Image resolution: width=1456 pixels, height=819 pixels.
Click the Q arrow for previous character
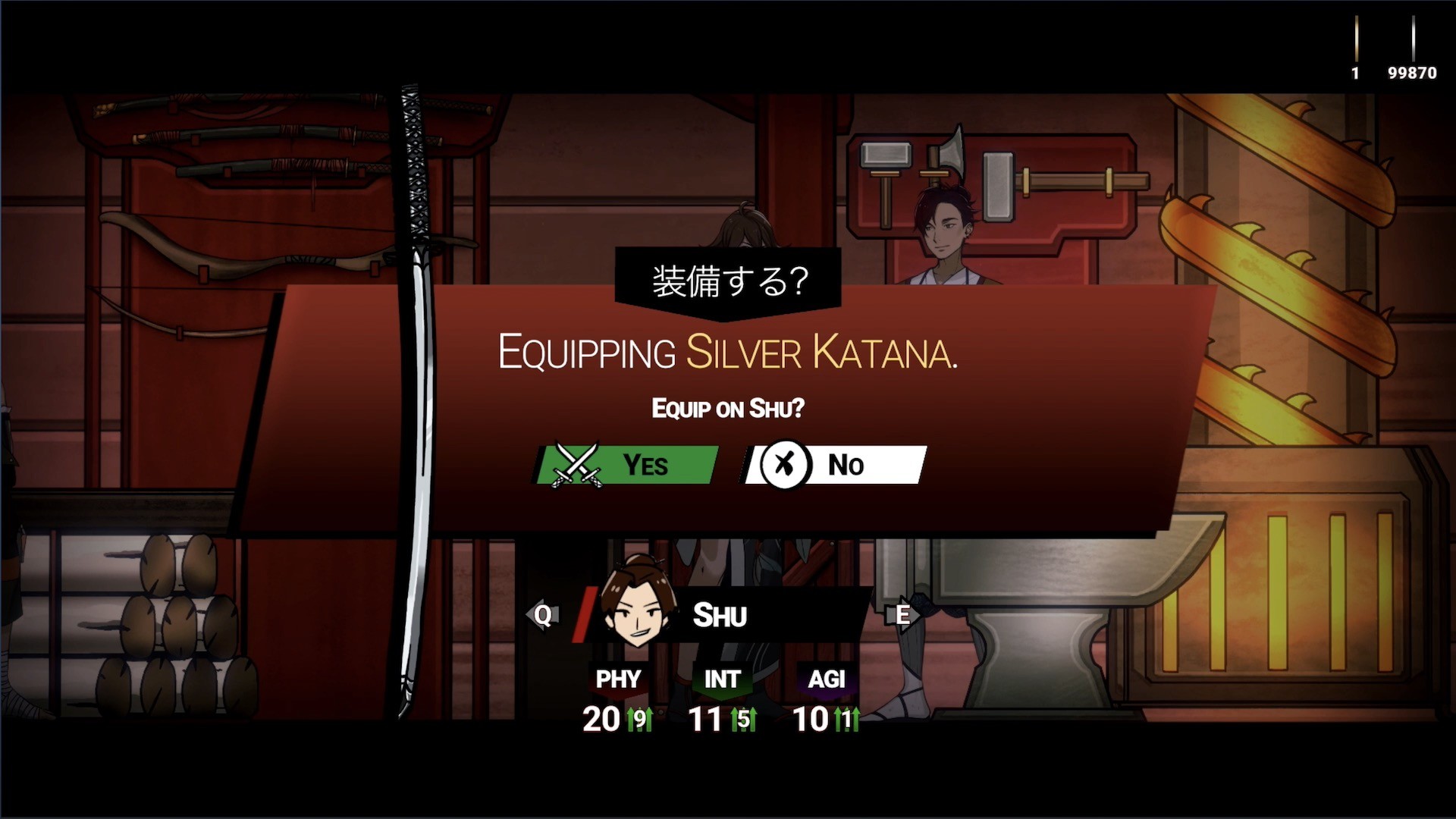(x=541, y=616)
